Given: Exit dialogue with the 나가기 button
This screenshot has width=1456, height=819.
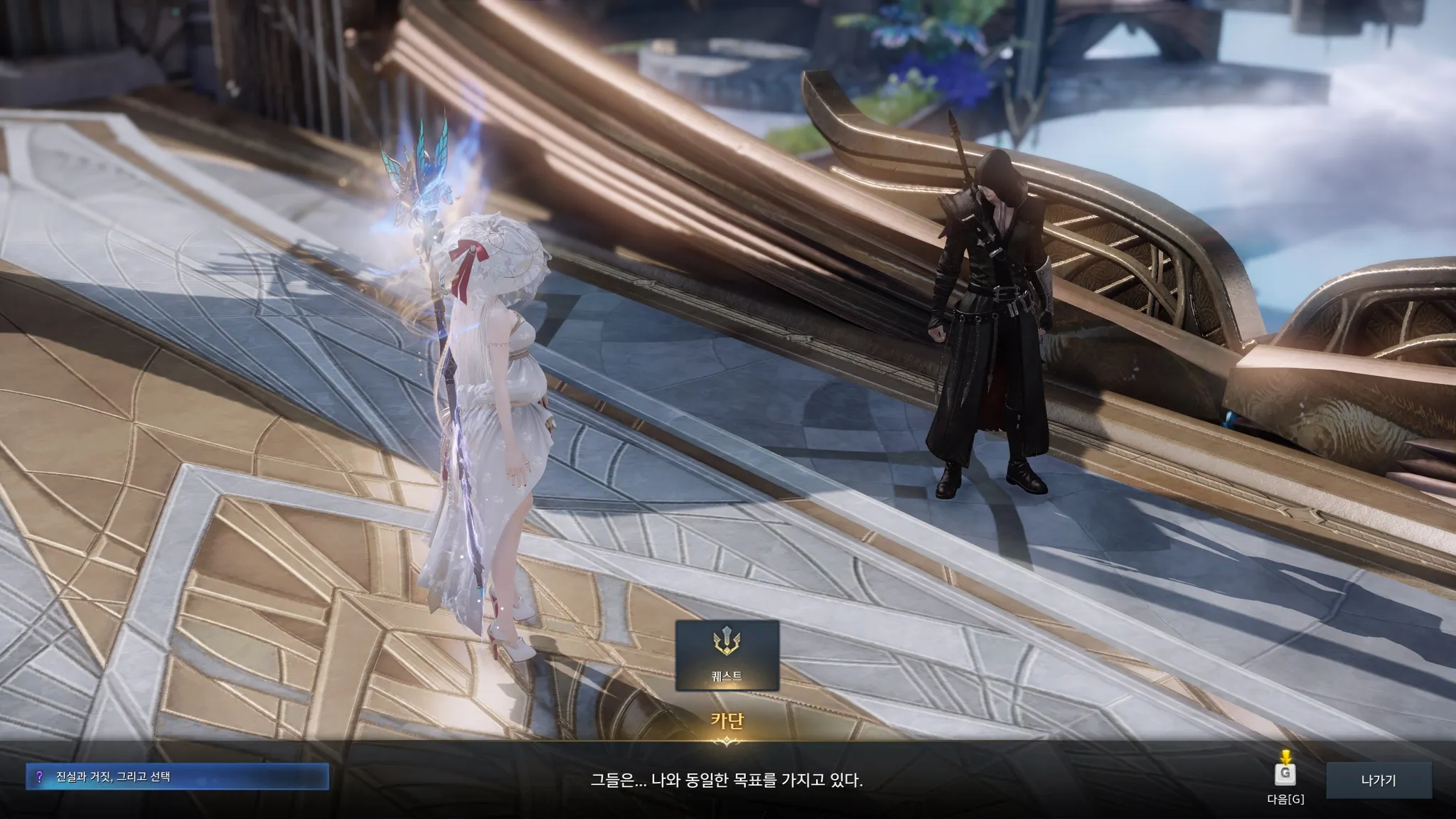Looking at the screenshot, I should point(1378,780).
